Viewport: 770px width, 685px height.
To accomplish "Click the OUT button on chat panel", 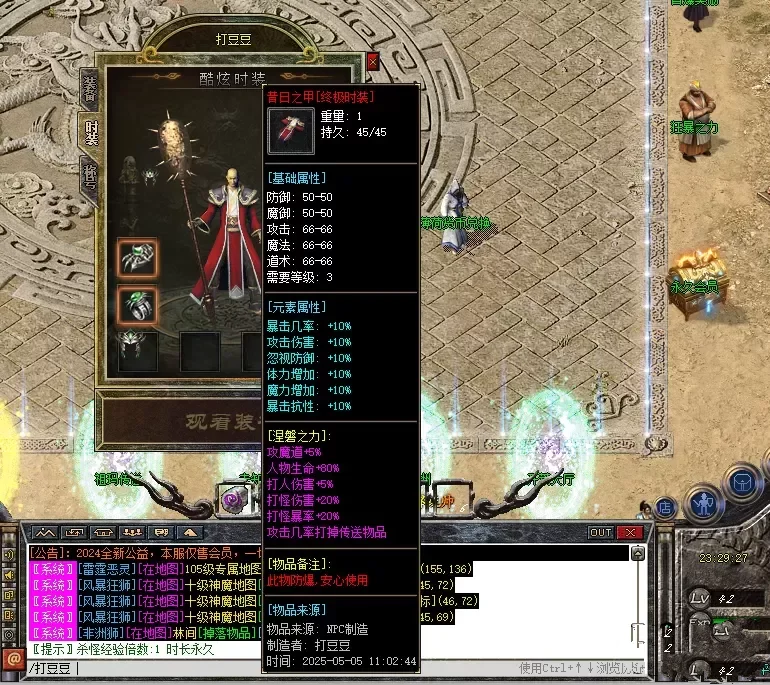I will [600, 532].
